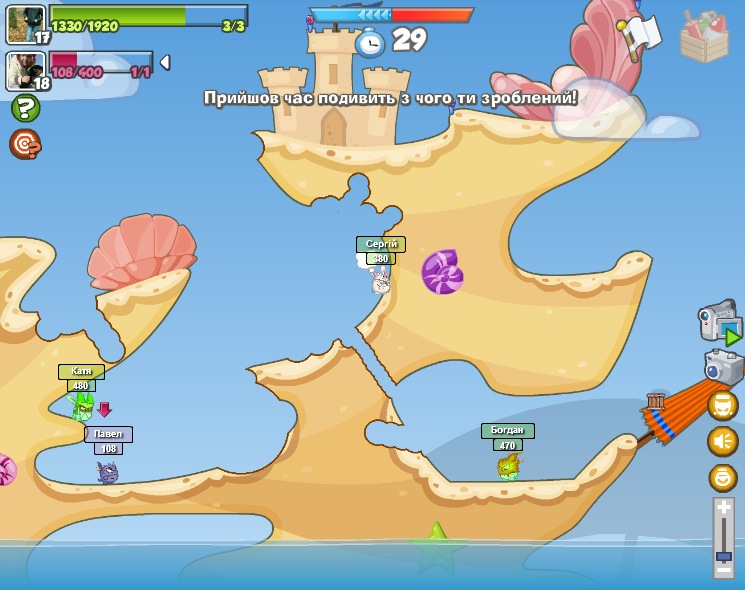Viewport: 745px width, 590px height.
Task: Open the green question mark help button
Action: click(25, 108)
